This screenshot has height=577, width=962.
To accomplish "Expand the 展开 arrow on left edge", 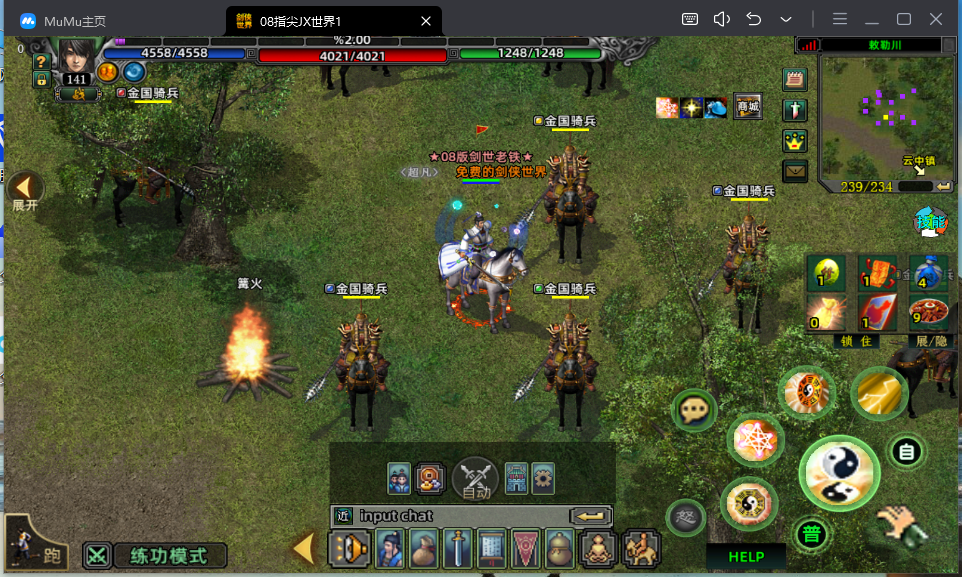I will pos(25,187).
